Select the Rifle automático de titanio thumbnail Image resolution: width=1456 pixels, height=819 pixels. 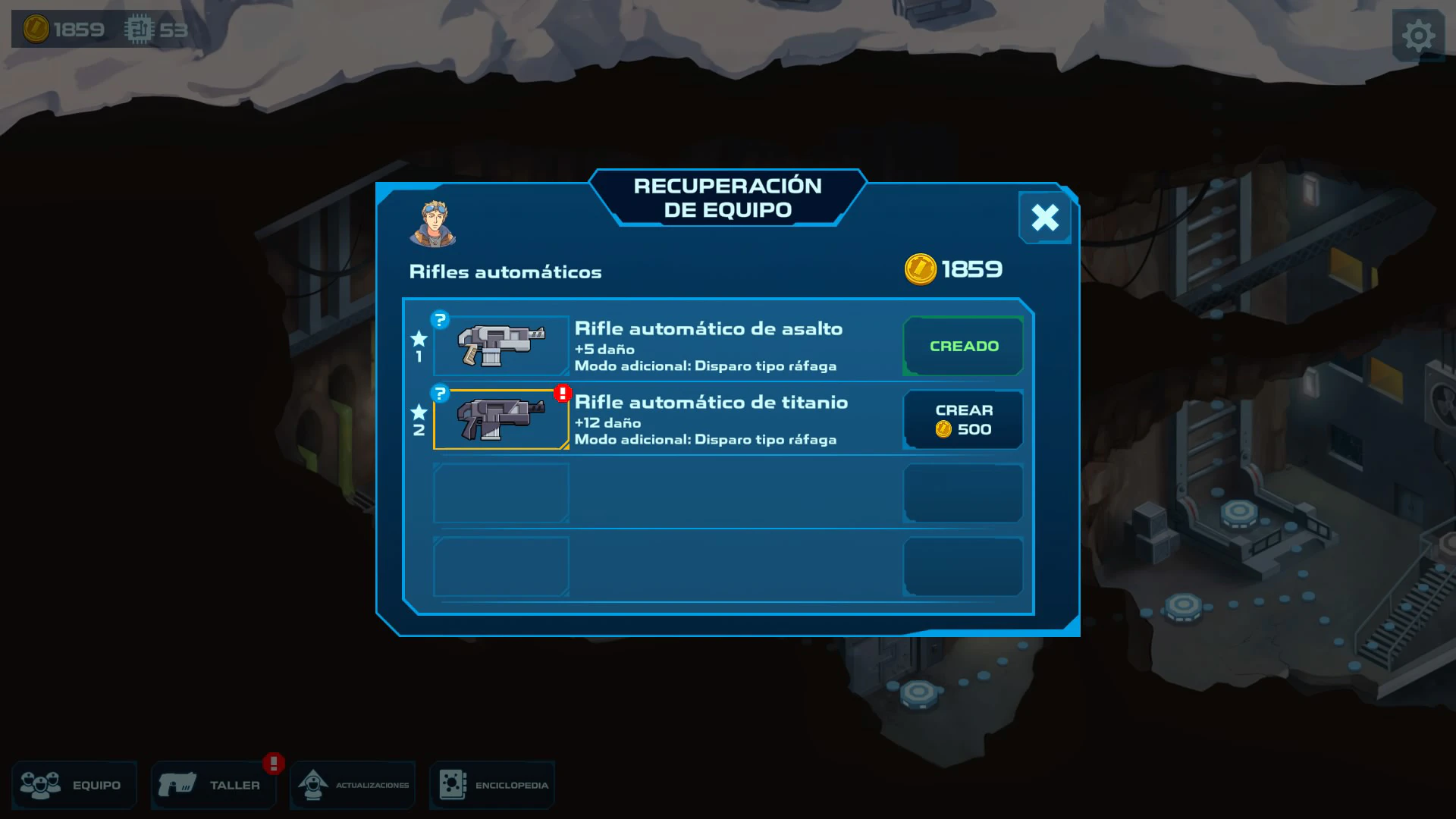(x=501, y=419)
